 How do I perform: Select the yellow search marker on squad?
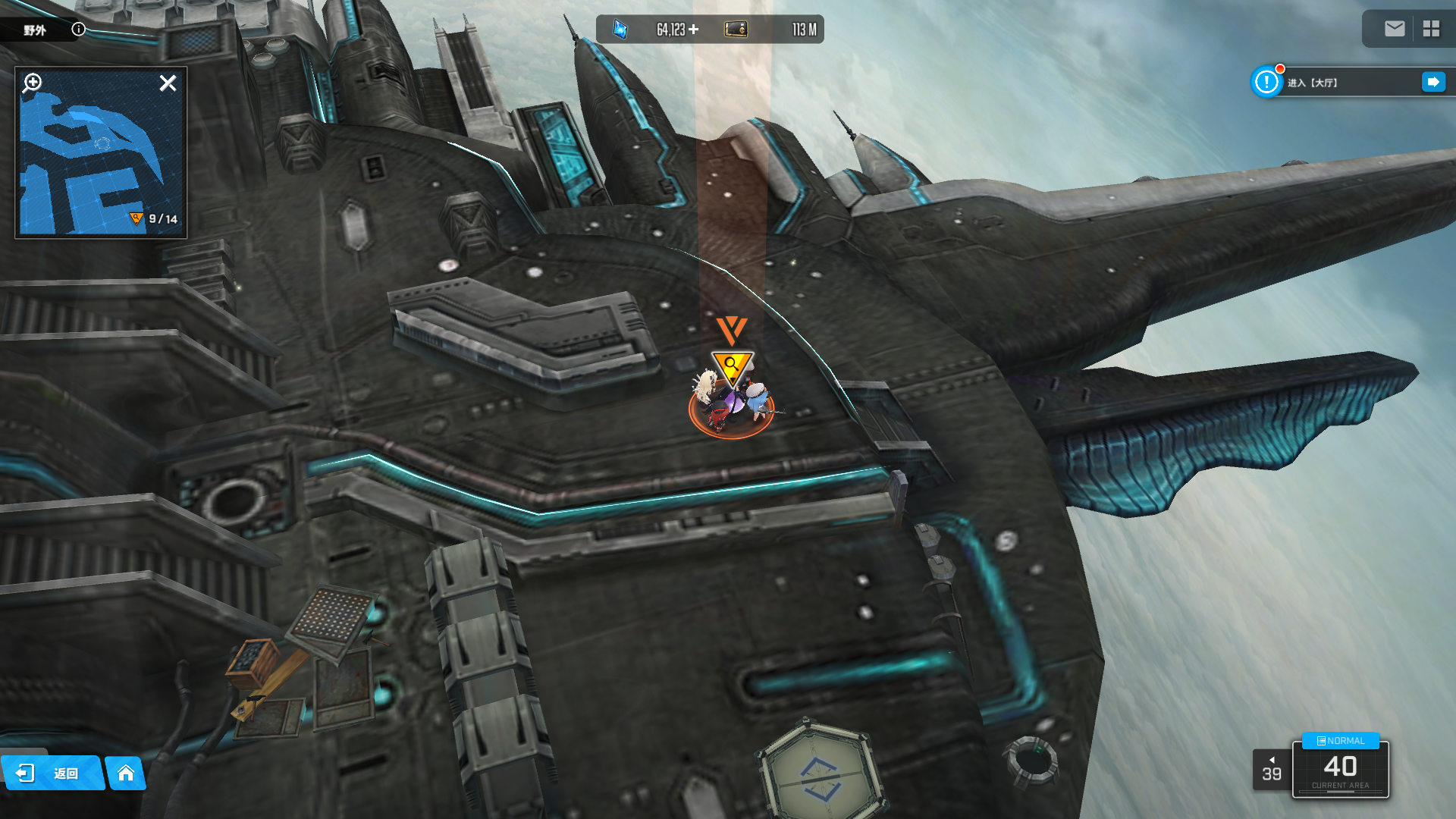(x=731, y=366)
